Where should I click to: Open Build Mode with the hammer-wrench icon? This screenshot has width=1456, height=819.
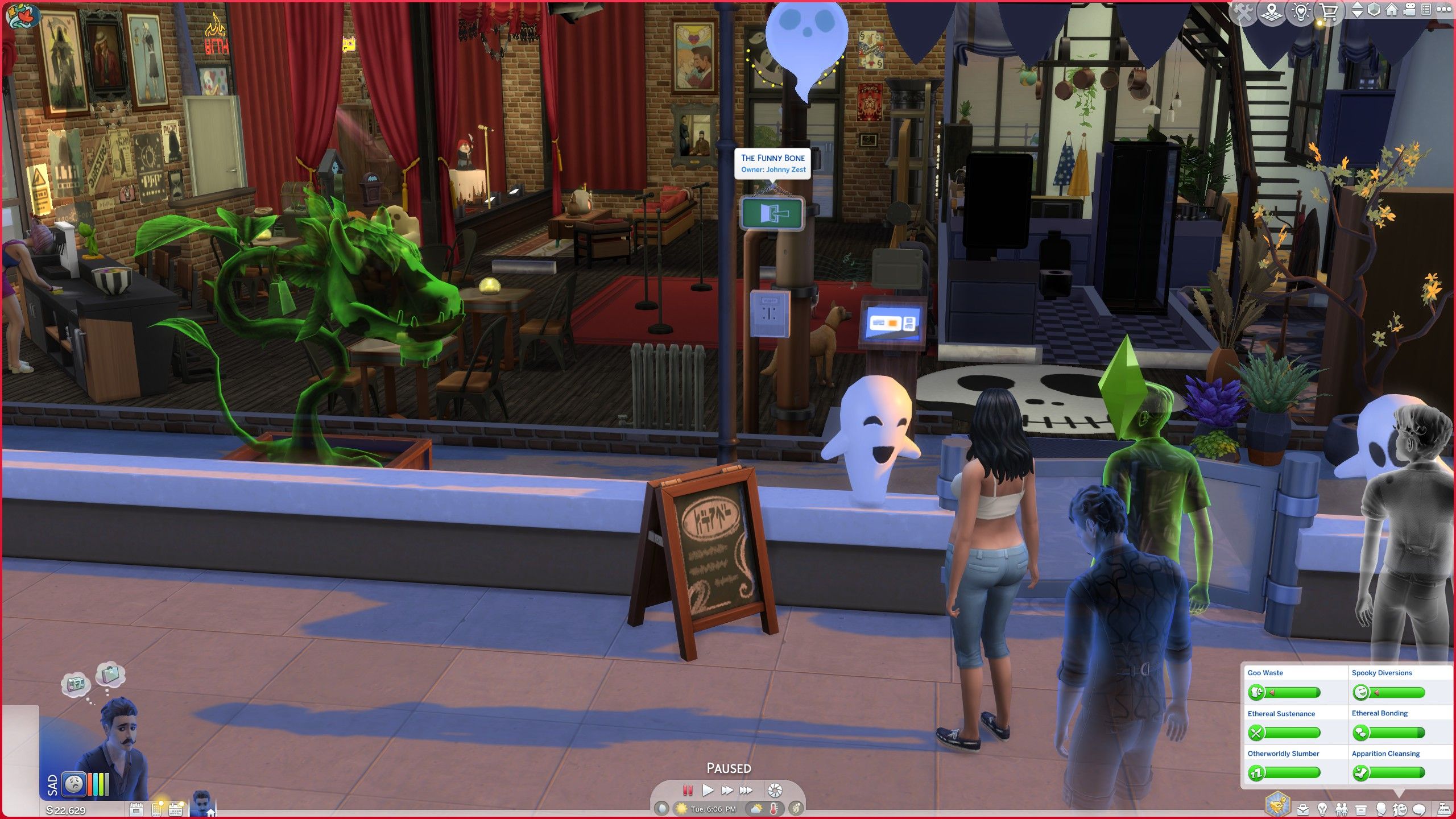1243,13
